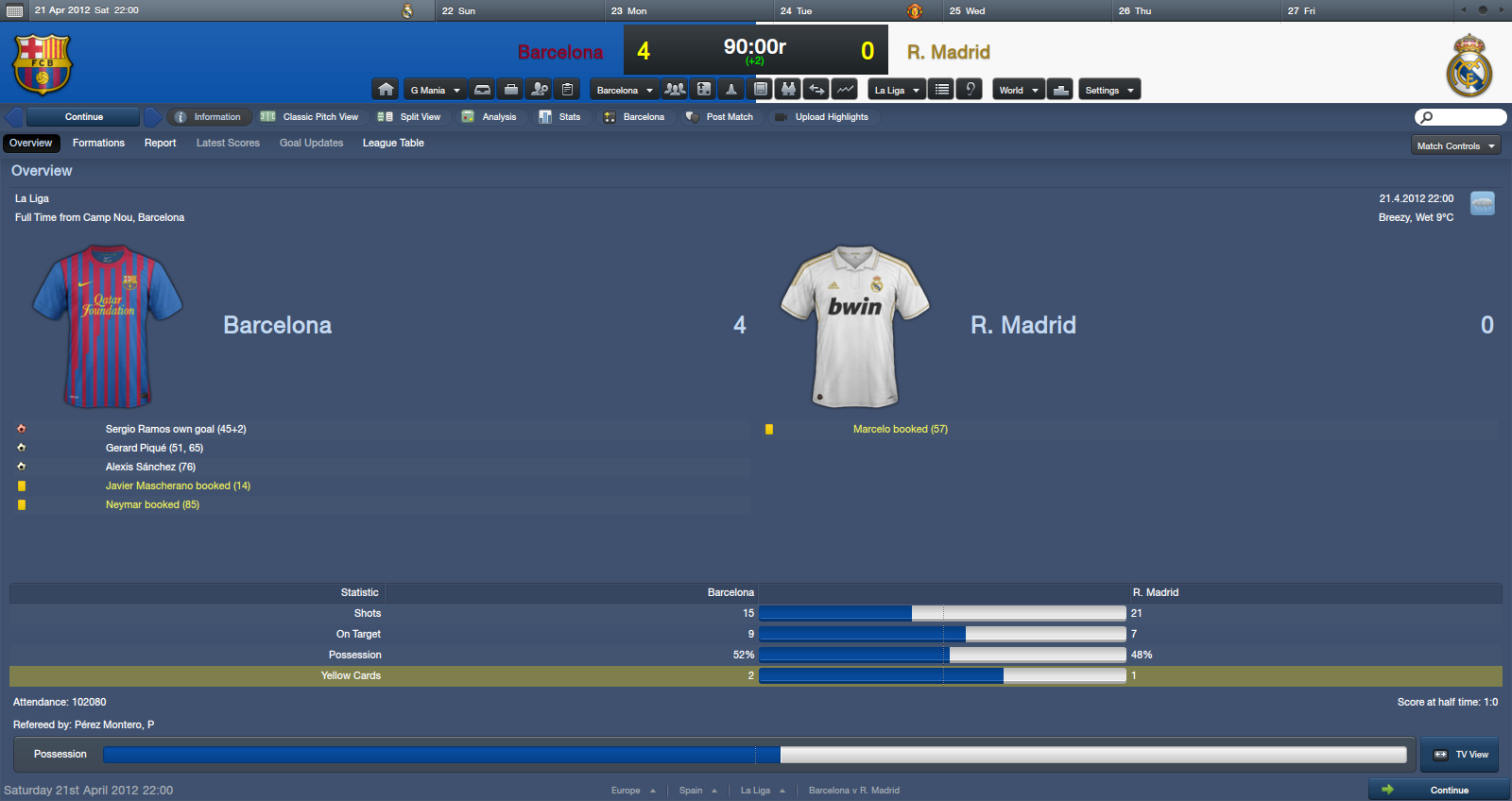
Task: Open the Post Match screen
Action: point(720,117)
